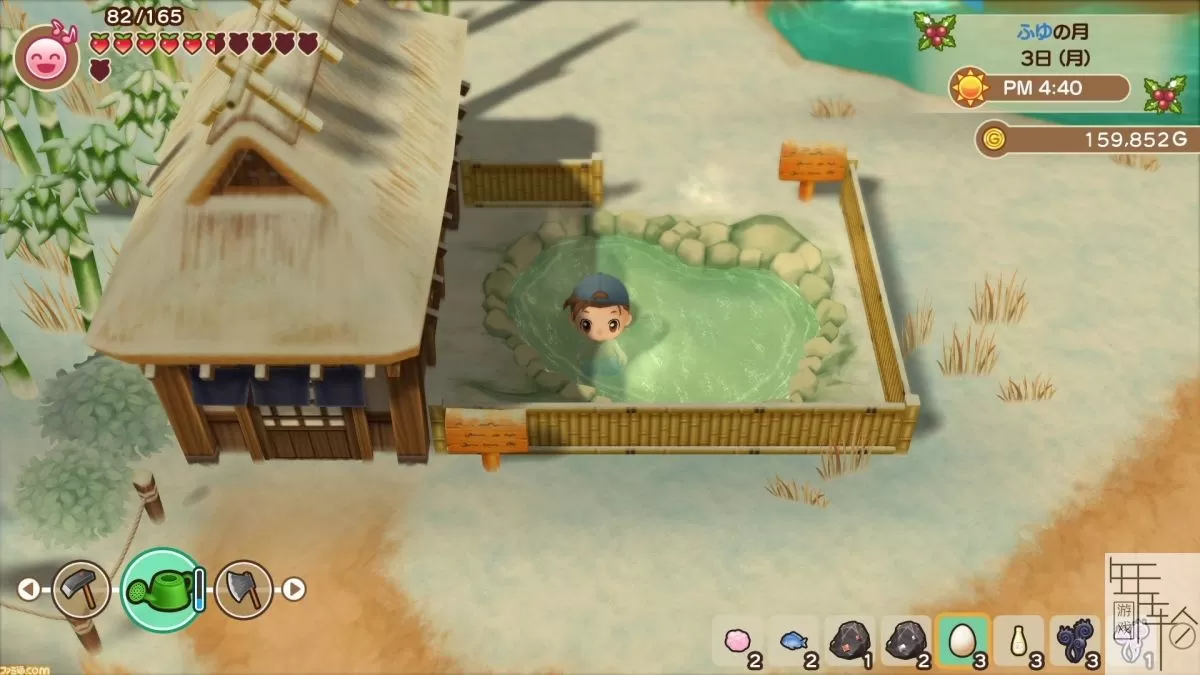
Task: Select the highlighted egg slot
Action: [x=962, y=640]
